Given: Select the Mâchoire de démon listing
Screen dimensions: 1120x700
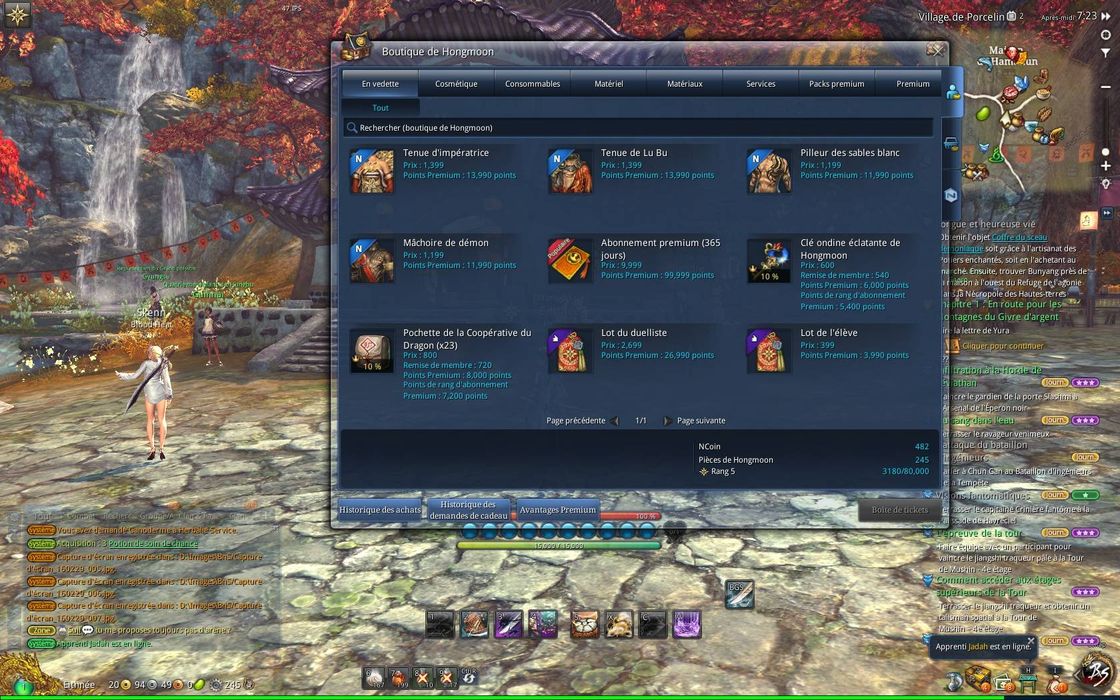Looking at the screenshot, I should 445,243.
